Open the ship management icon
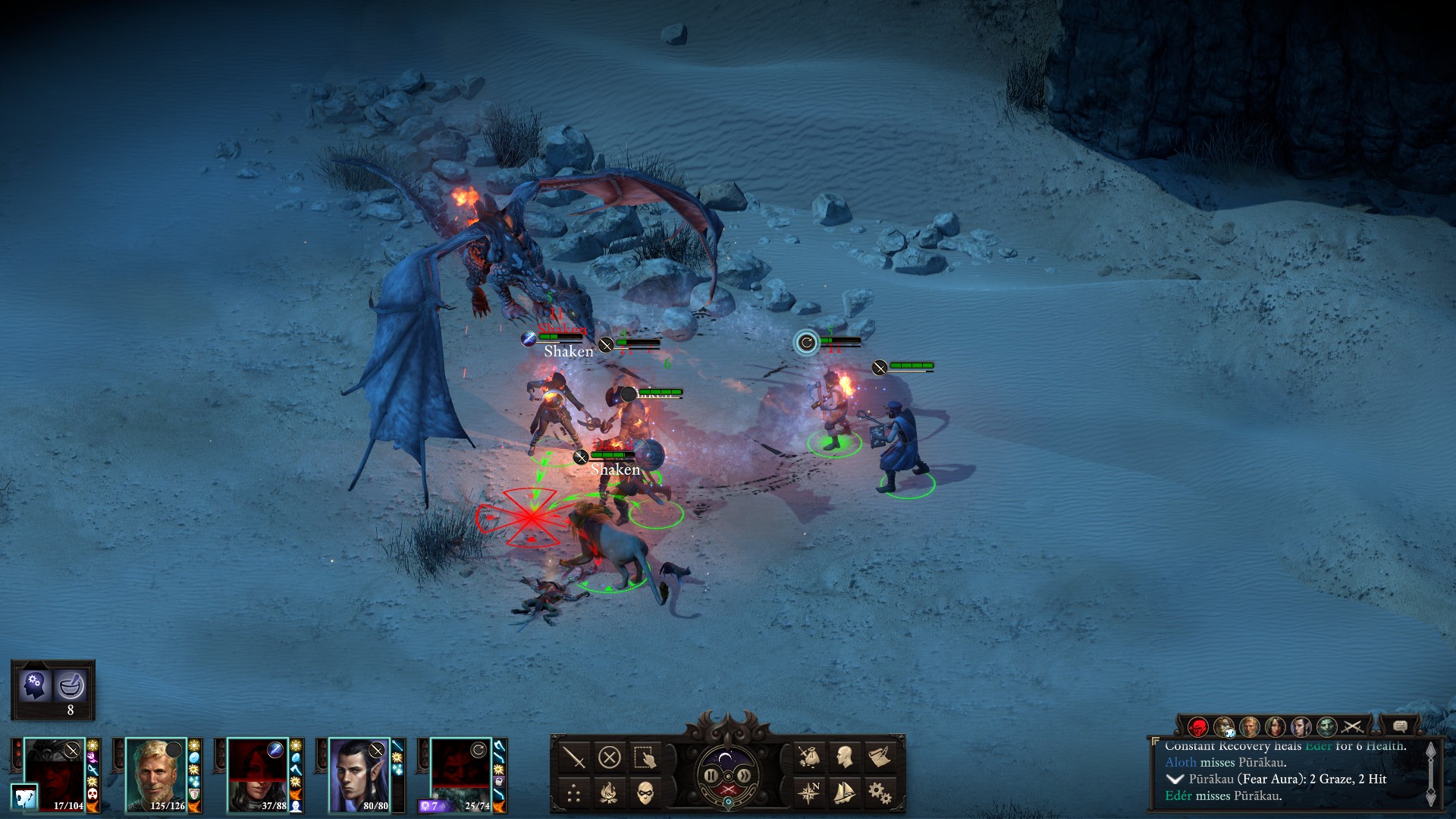The width and height of the screenshot is (1456, 819). [844, 793]
